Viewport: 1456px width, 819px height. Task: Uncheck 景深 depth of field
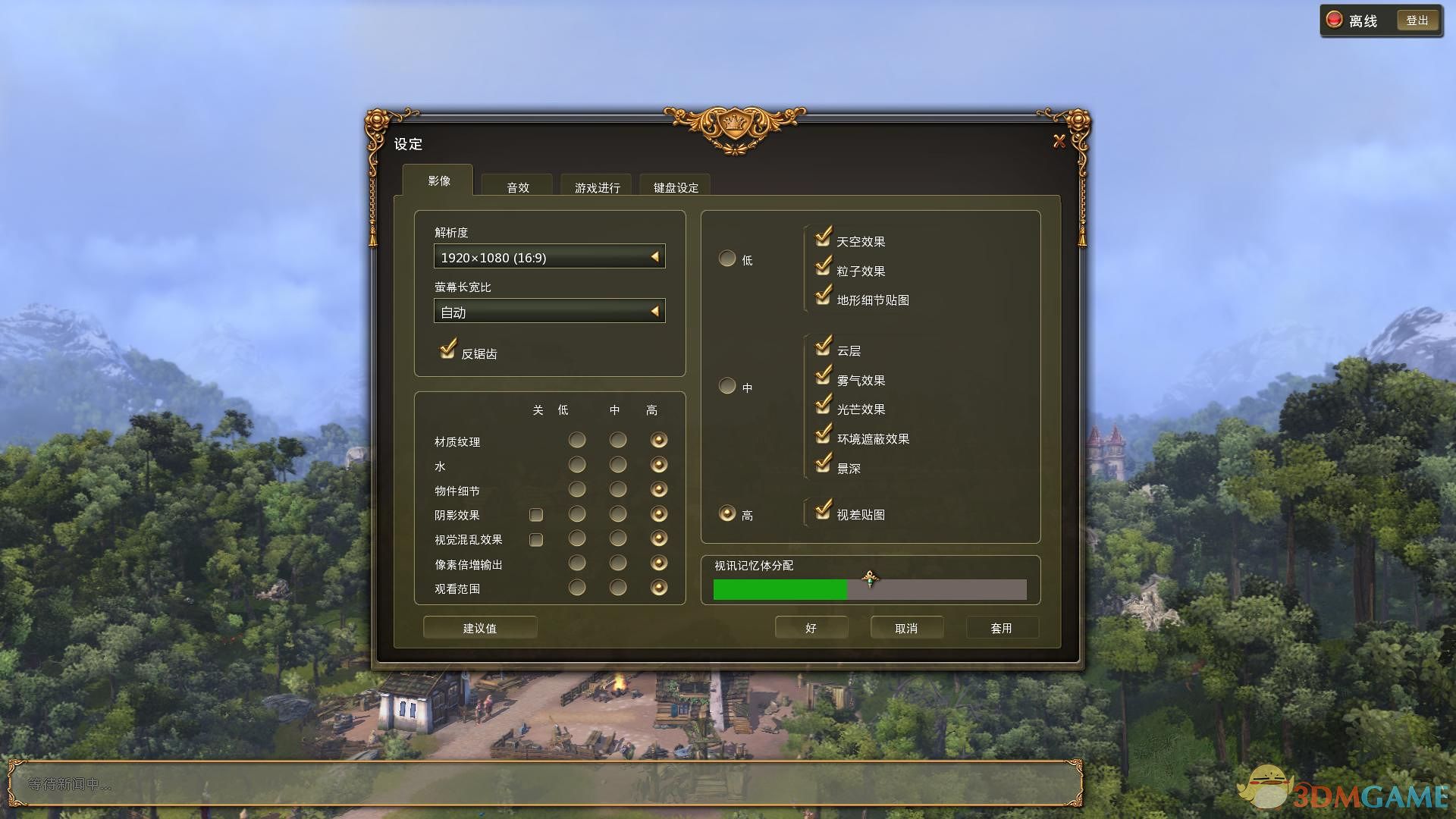pos(824,465)
